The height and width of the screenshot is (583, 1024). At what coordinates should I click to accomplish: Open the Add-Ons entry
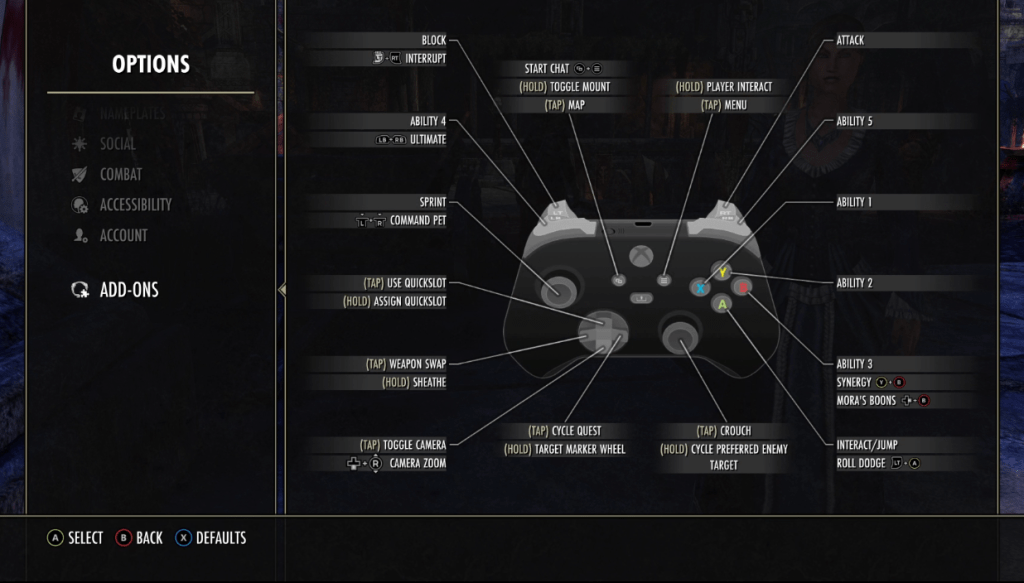click(128, 290)
